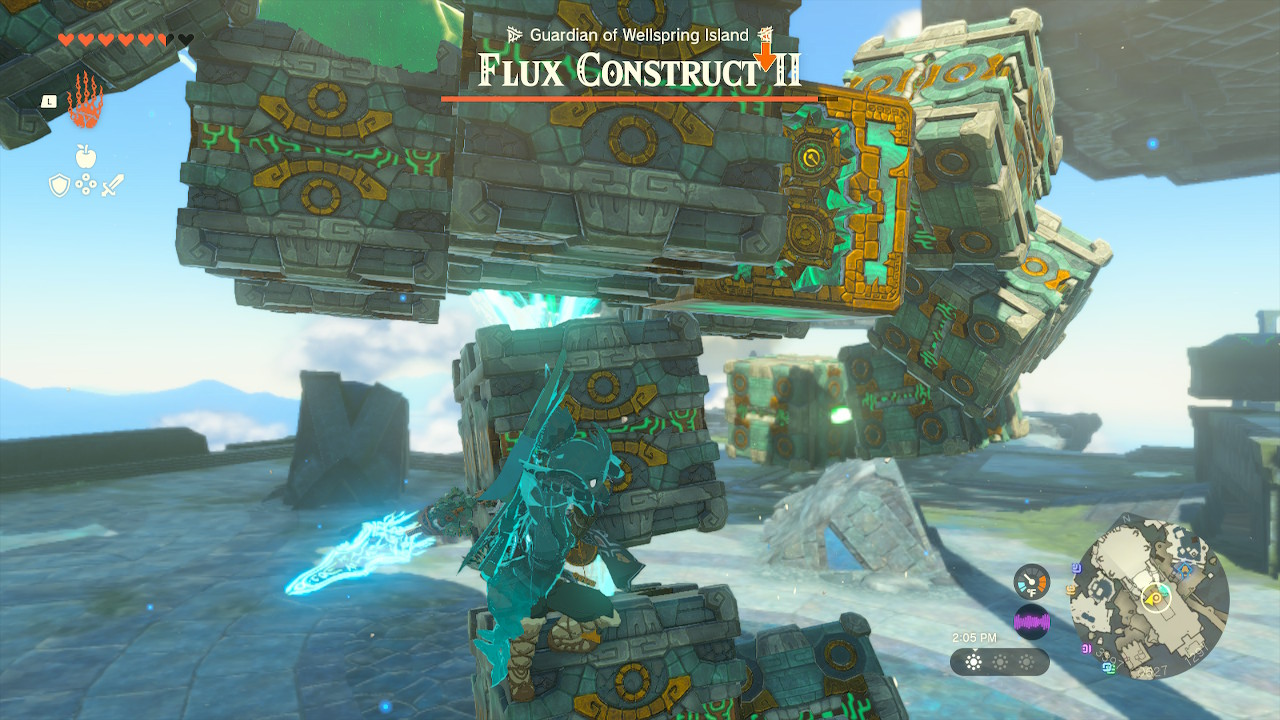Click the 2:05 PM time display

point(975,638)
